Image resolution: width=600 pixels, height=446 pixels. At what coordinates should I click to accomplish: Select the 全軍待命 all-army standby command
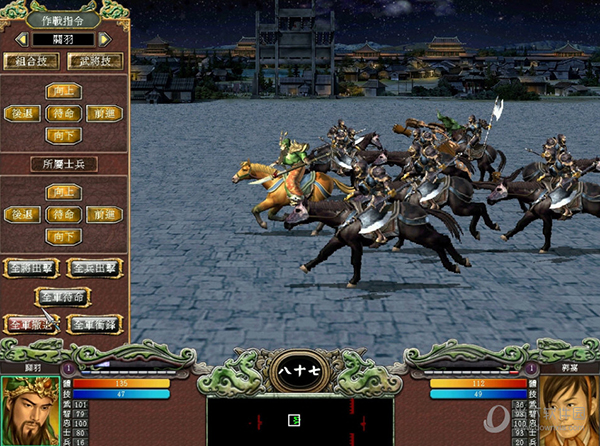(64, 296)
